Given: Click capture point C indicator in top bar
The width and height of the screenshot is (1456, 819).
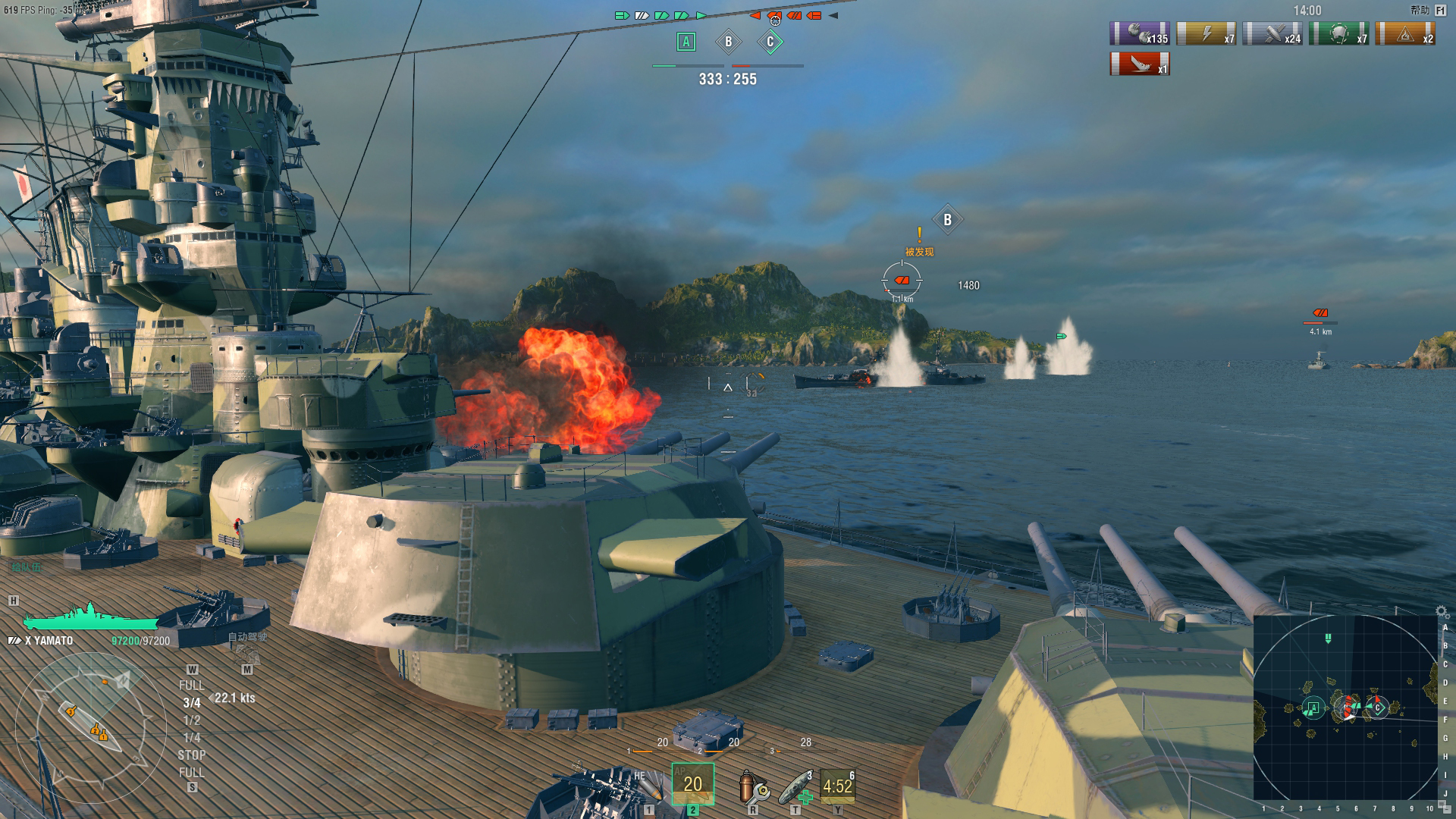Looking at the screenshot, I should tap(770, 42).
